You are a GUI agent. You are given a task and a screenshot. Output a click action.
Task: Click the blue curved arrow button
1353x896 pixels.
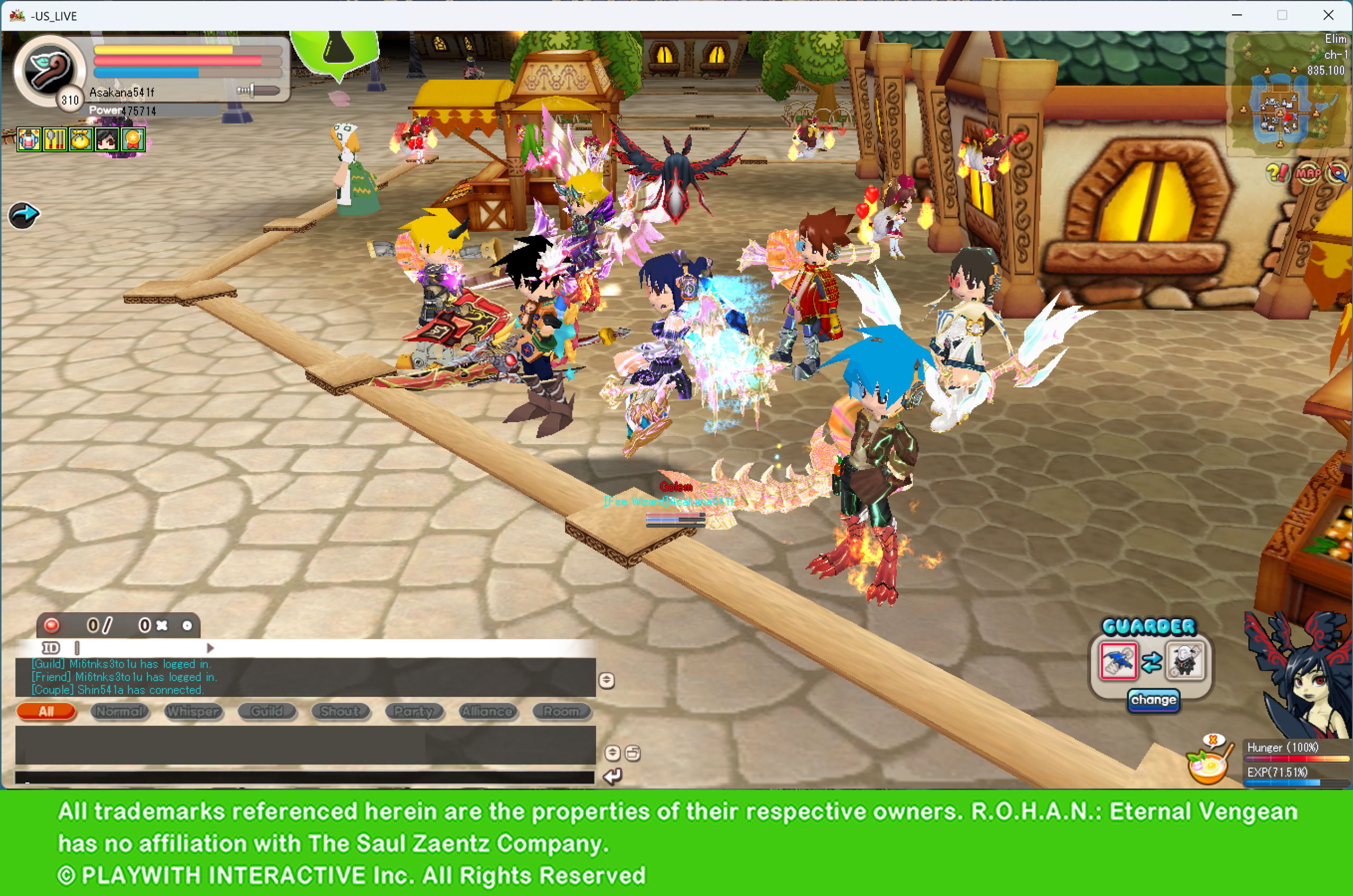pos(23,216)
